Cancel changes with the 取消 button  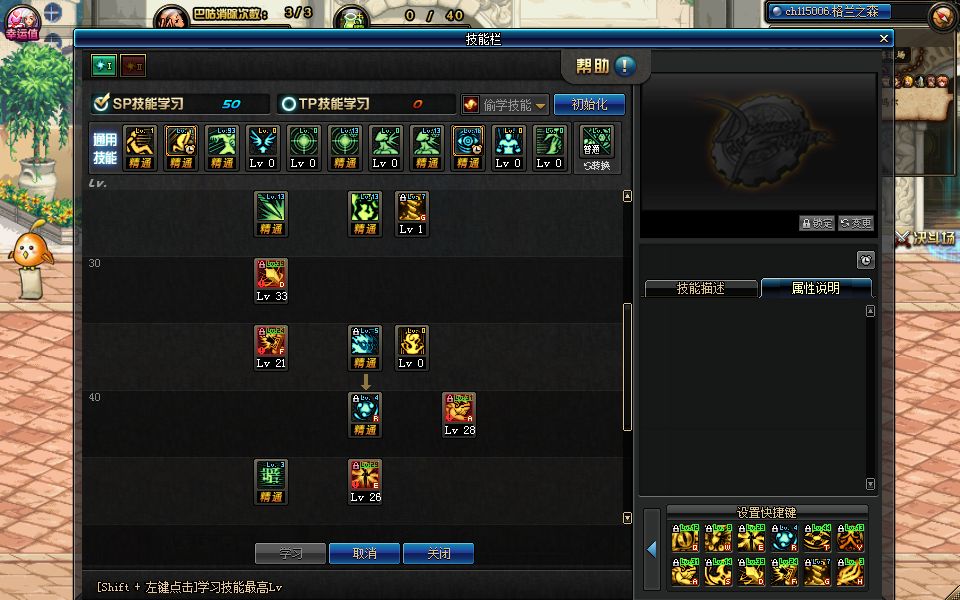click(x=364, y=553)
